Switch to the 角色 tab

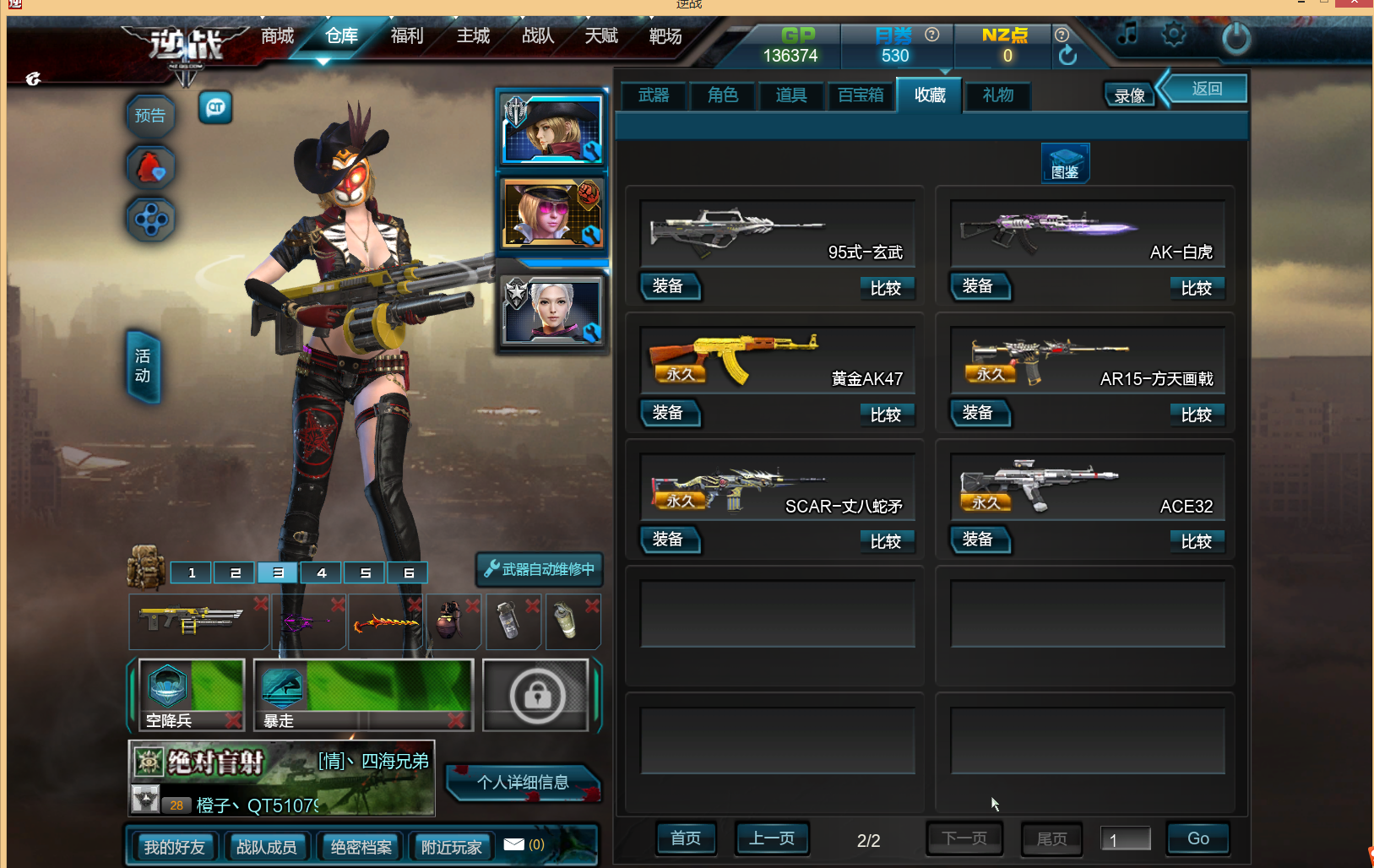(x=723, y=95)
